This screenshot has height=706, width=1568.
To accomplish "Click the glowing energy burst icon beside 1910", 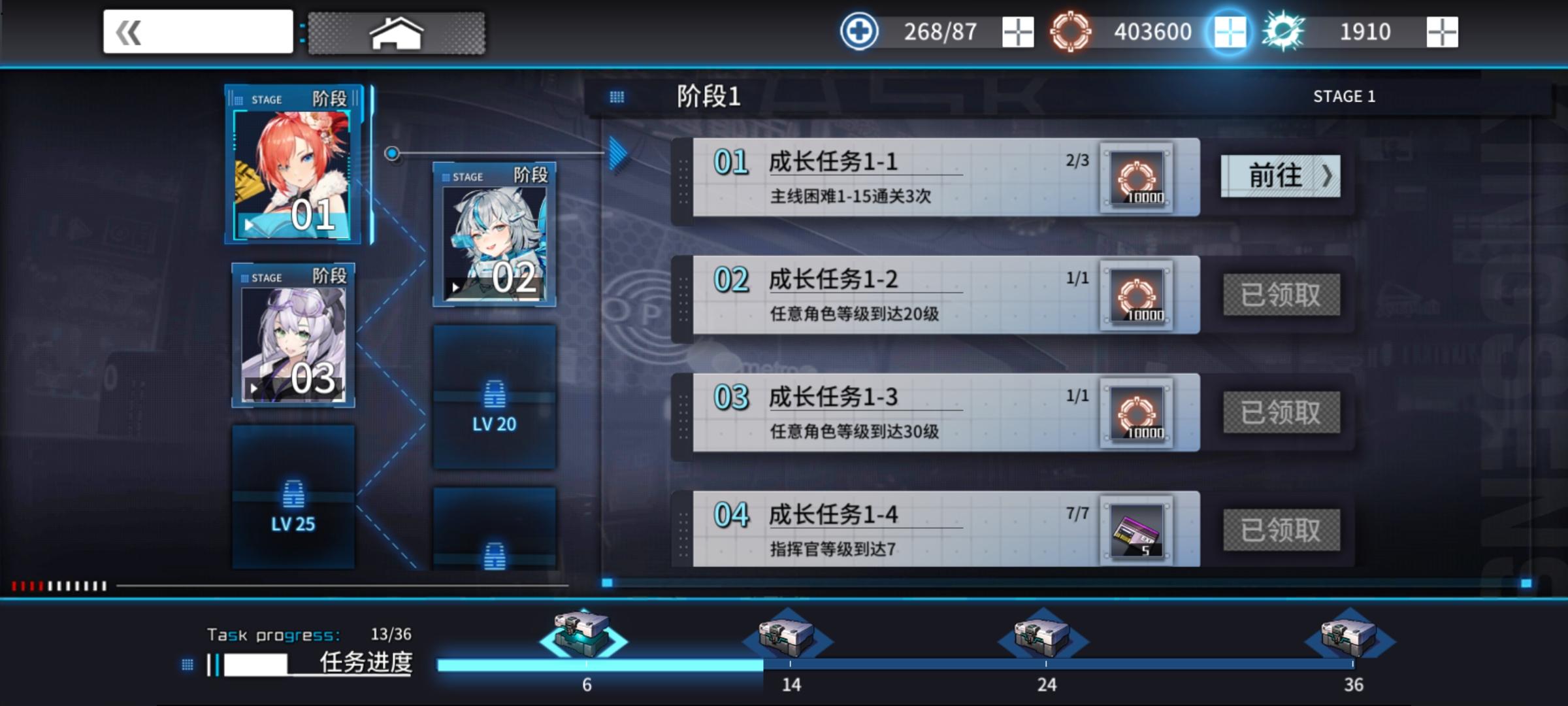I will point(1284,30).
